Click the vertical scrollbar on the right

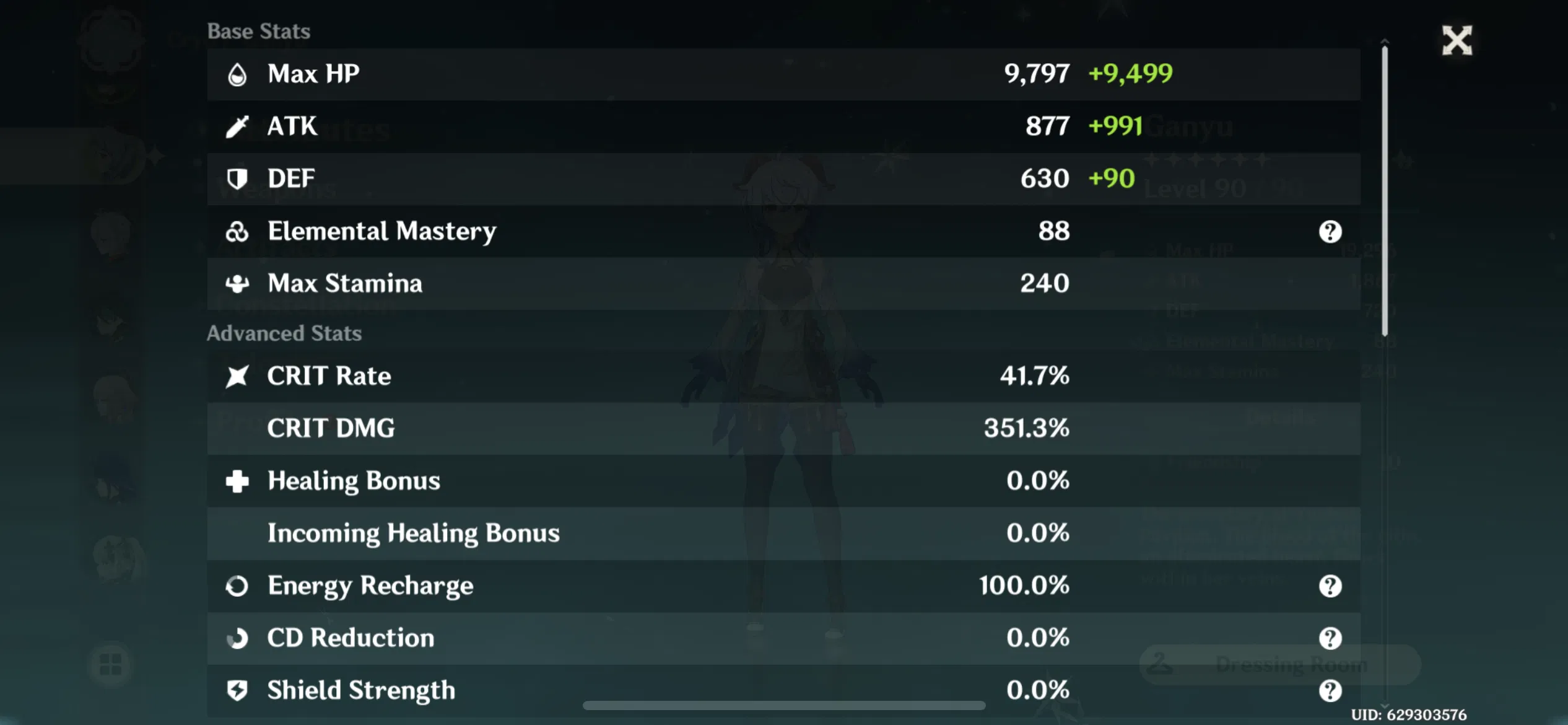pyautogui.click(x=1386, y=186)
